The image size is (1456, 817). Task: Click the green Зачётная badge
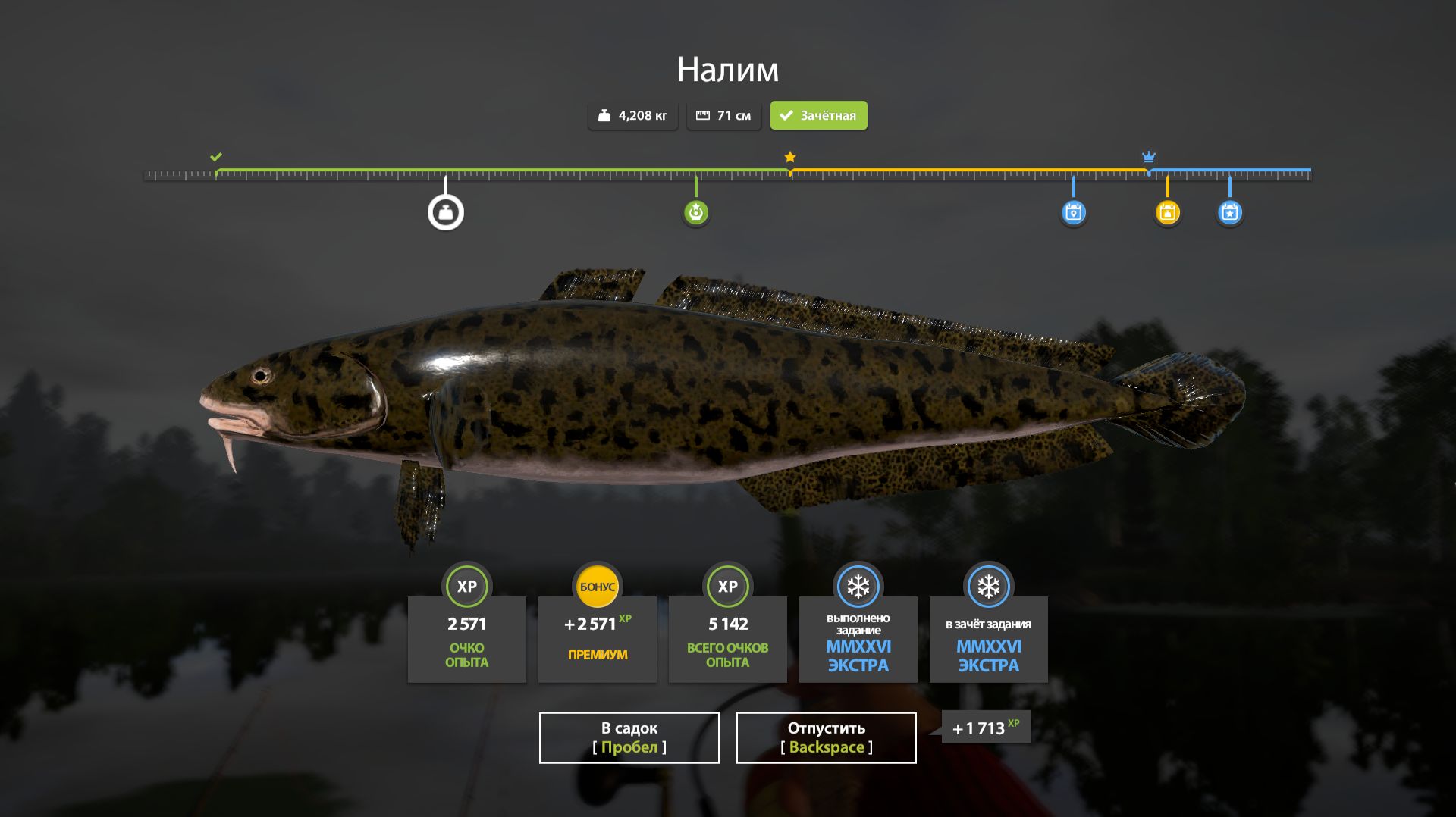[x=818, y=116]
